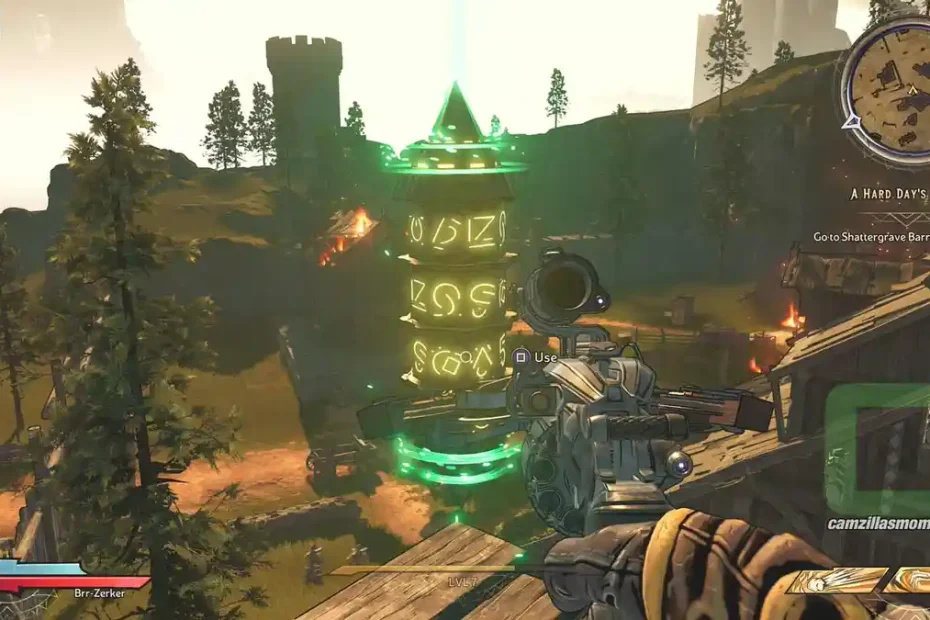Activate the swirl skill icon at screen edge
930x620 pixels.
[x=912, y=580]
